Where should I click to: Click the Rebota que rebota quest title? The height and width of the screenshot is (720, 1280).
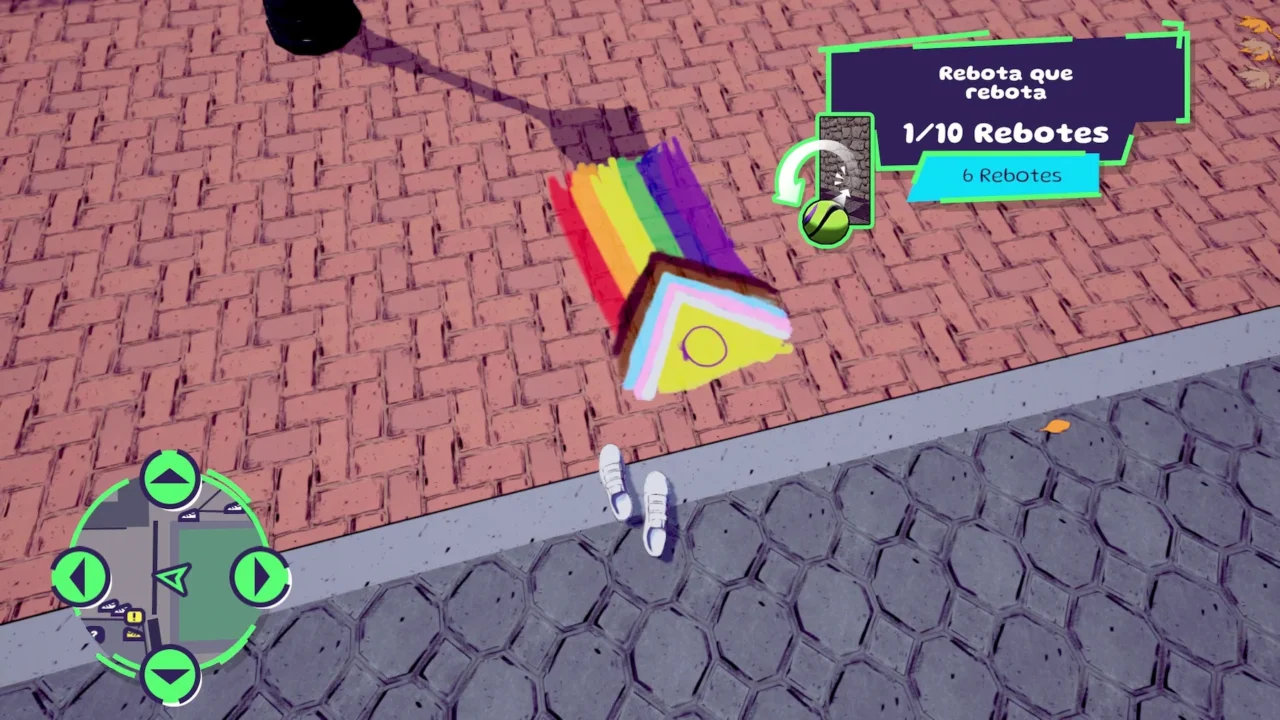pos(1007,82)
